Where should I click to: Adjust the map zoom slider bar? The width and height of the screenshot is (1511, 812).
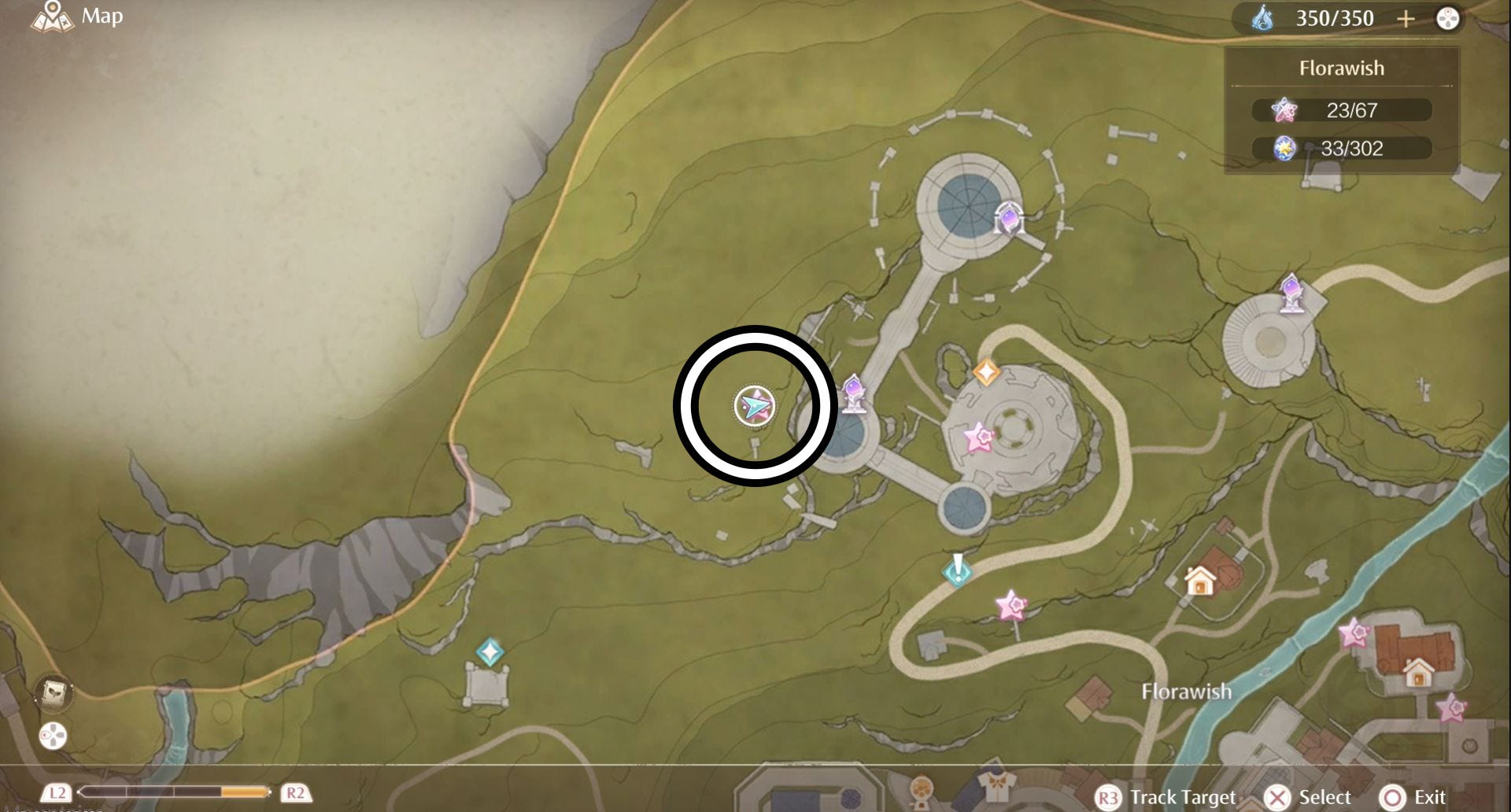pyautogui.click(x=174, y=792)
